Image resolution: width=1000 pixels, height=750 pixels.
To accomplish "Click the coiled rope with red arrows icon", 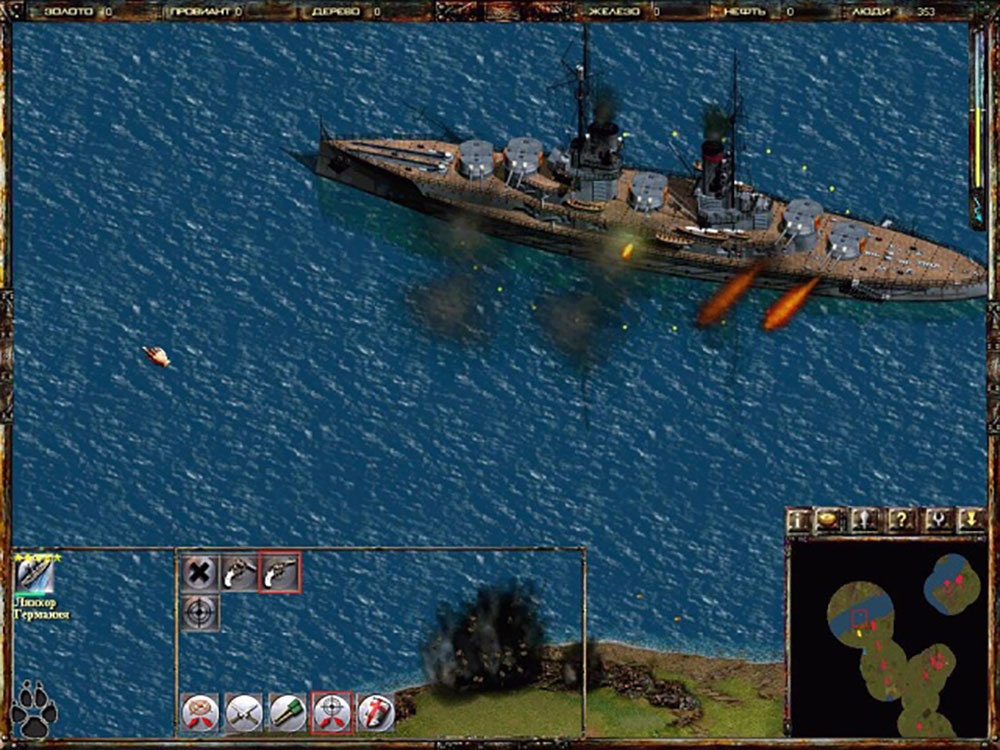I will [x=200, y=711].
